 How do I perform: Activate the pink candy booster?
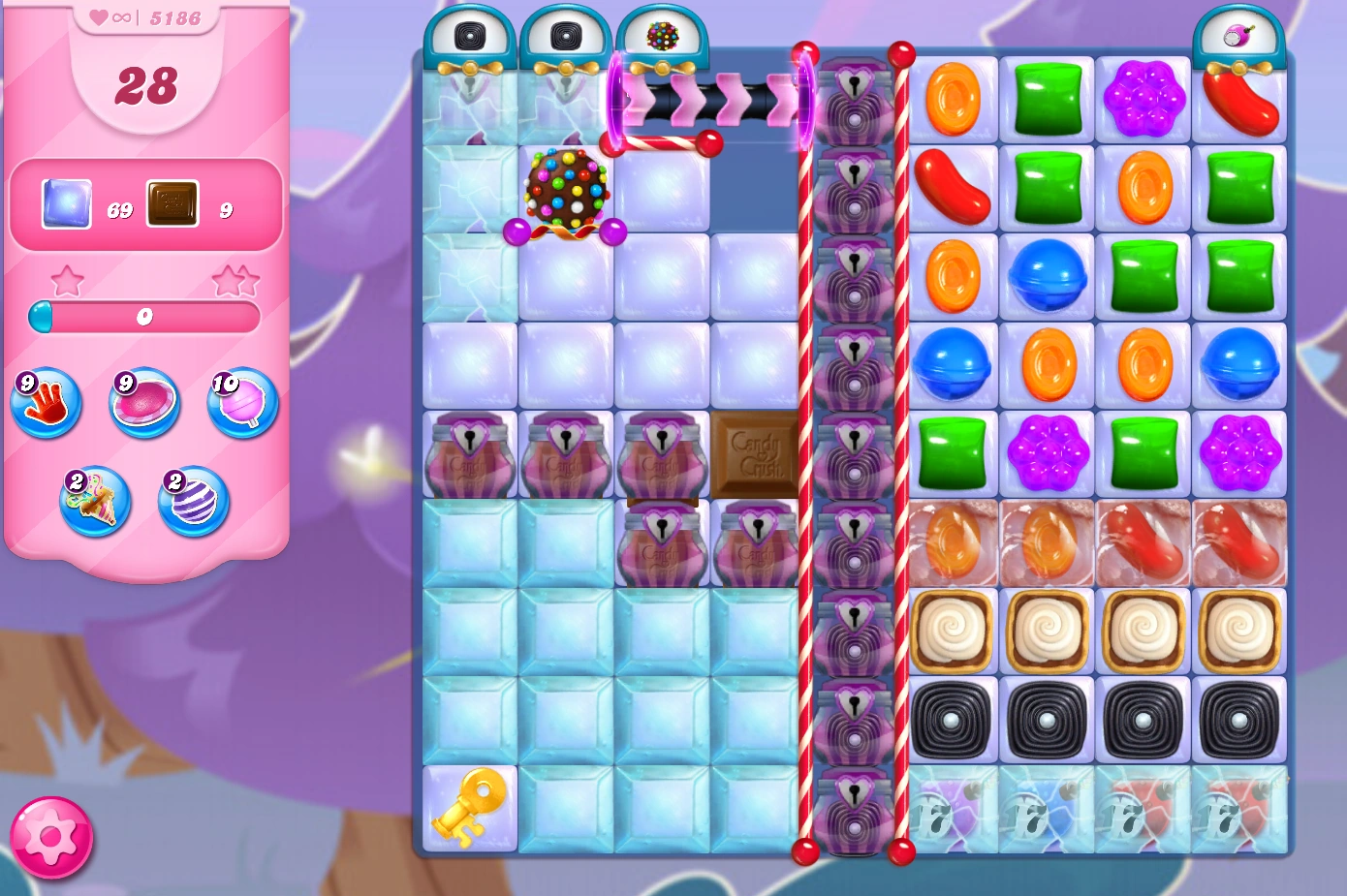click(x=142, y=404)
